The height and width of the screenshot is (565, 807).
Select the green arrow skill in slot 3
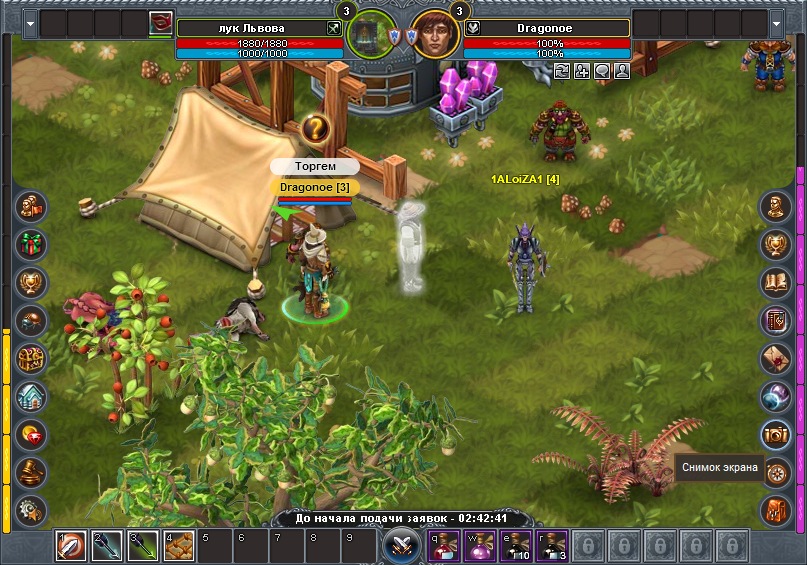pyautogui.click(x=144, y=546)
